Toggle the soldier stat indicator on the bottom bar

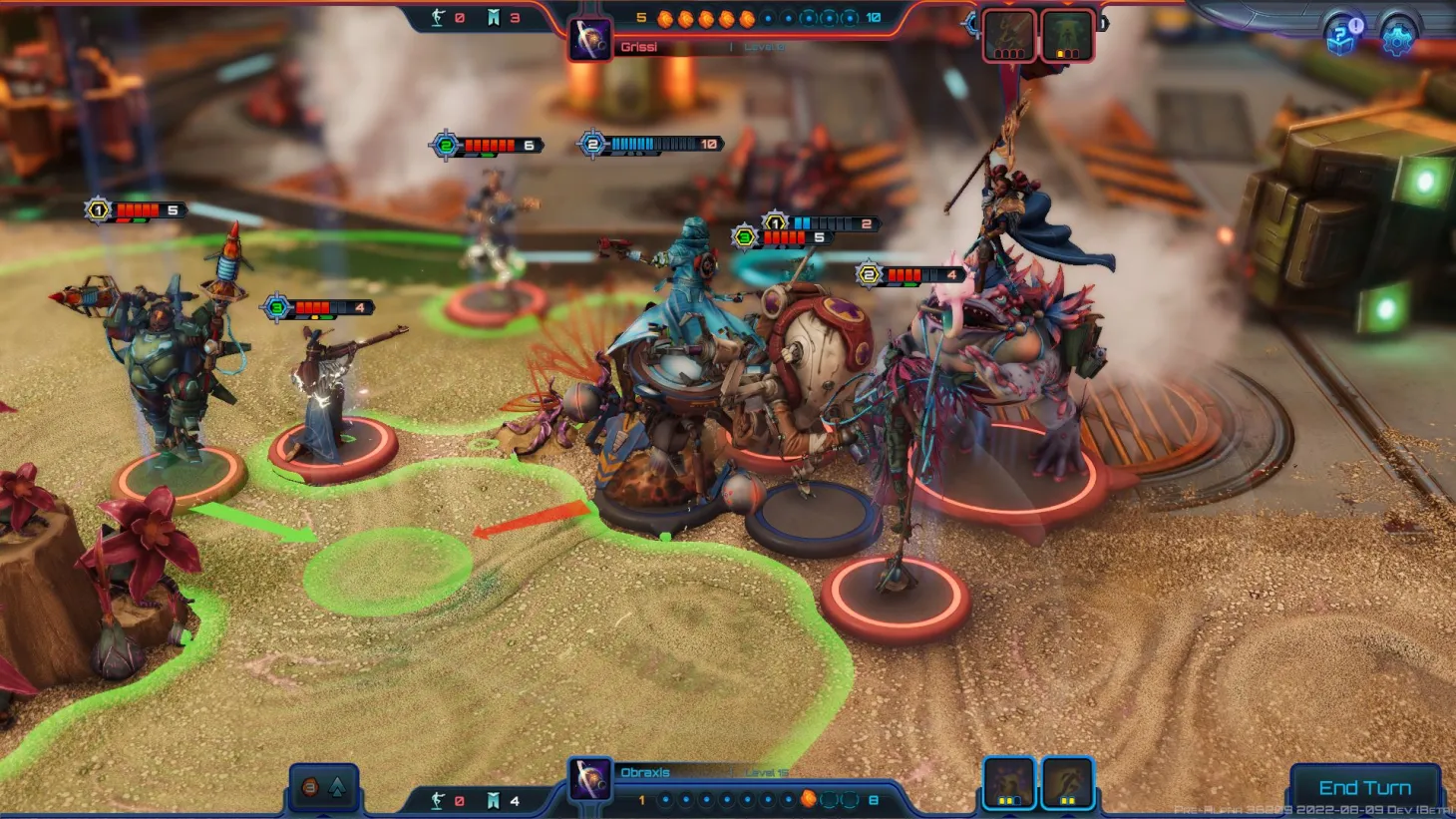437,800
